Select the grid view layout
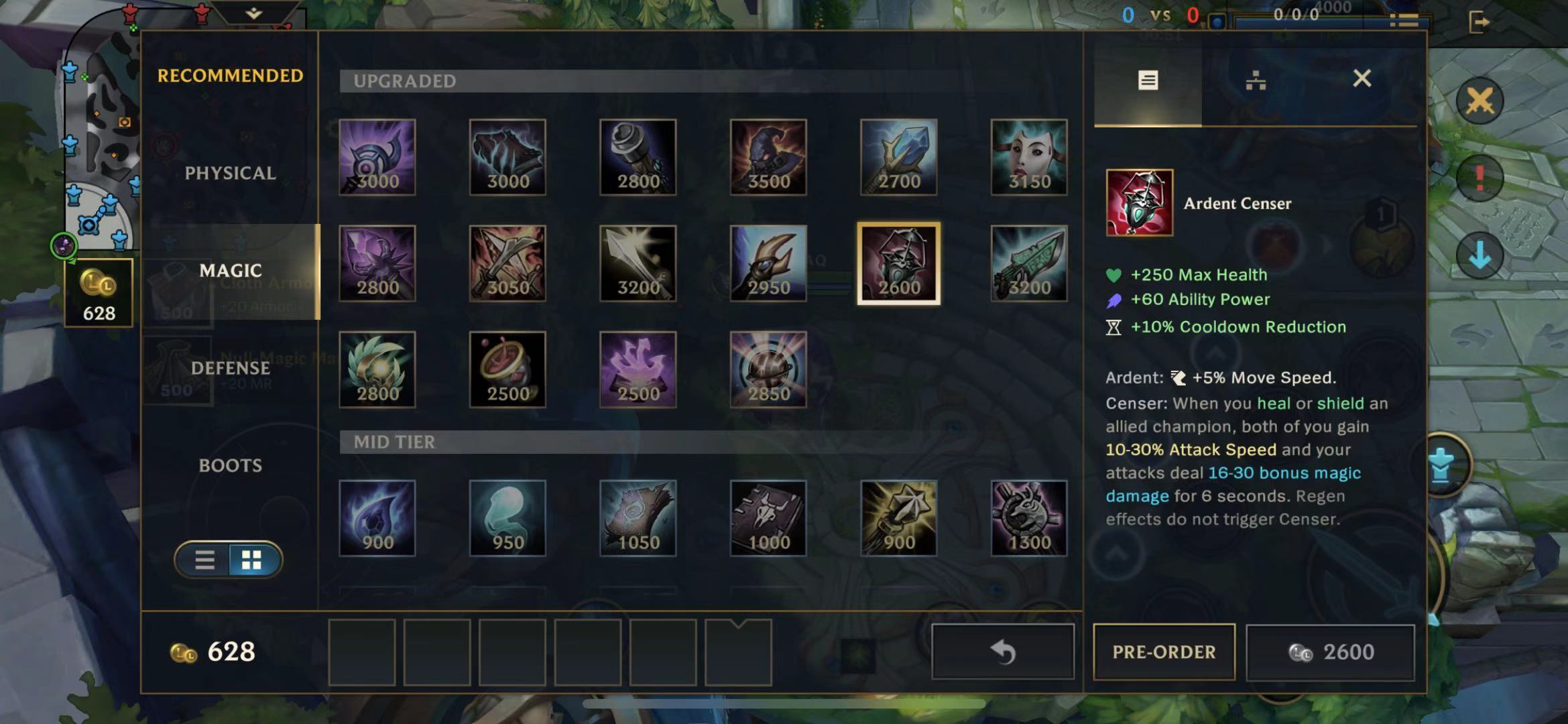The image size is (1568, 724). click(x=251, y=560)
